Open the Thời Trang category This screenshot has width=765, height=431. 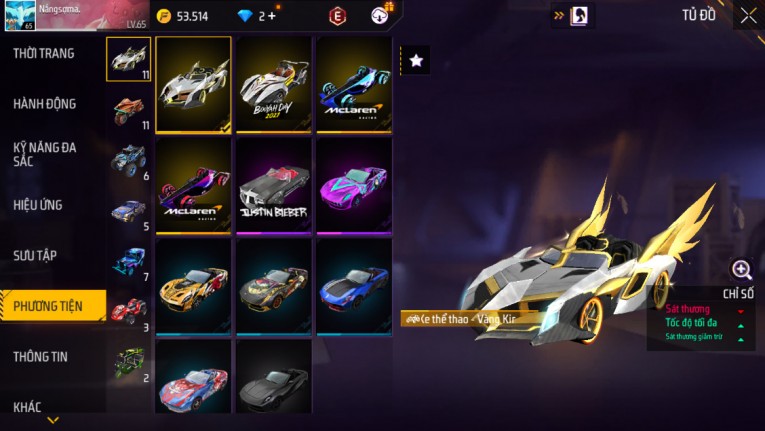point(44,53)
